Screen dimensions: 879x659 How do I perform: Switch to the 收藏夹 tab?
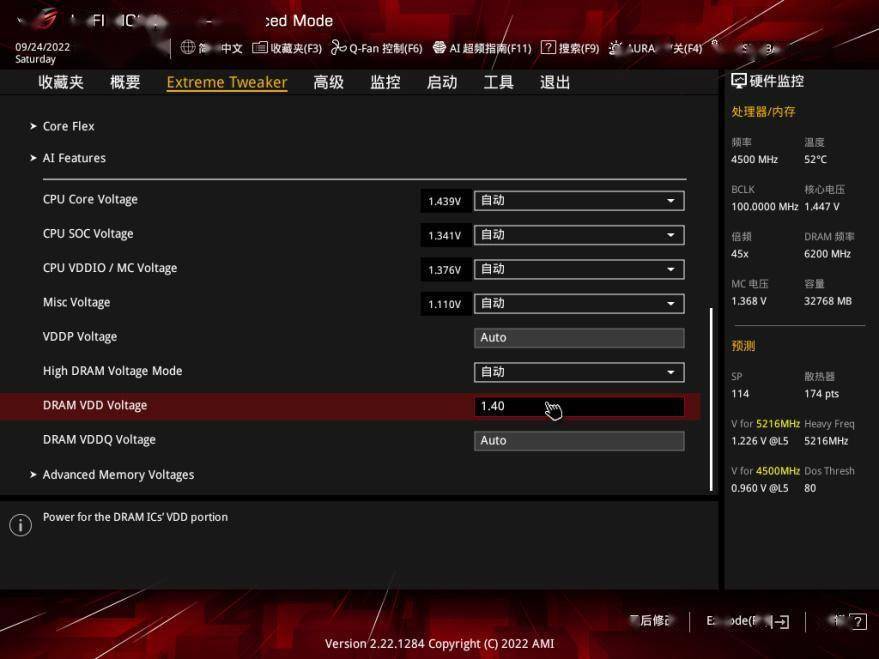pos(61,83)
